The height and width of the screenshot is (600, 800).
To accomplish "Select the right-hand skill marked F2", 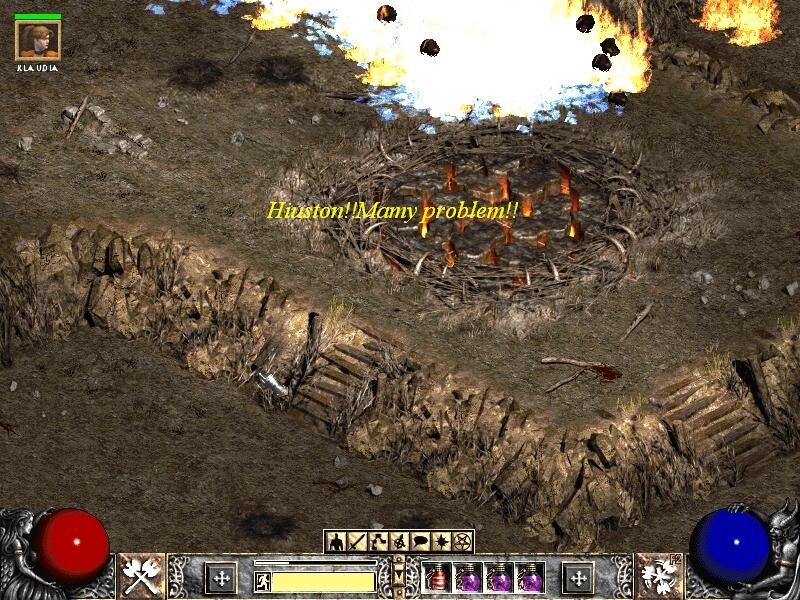I will tap(657, 576).
